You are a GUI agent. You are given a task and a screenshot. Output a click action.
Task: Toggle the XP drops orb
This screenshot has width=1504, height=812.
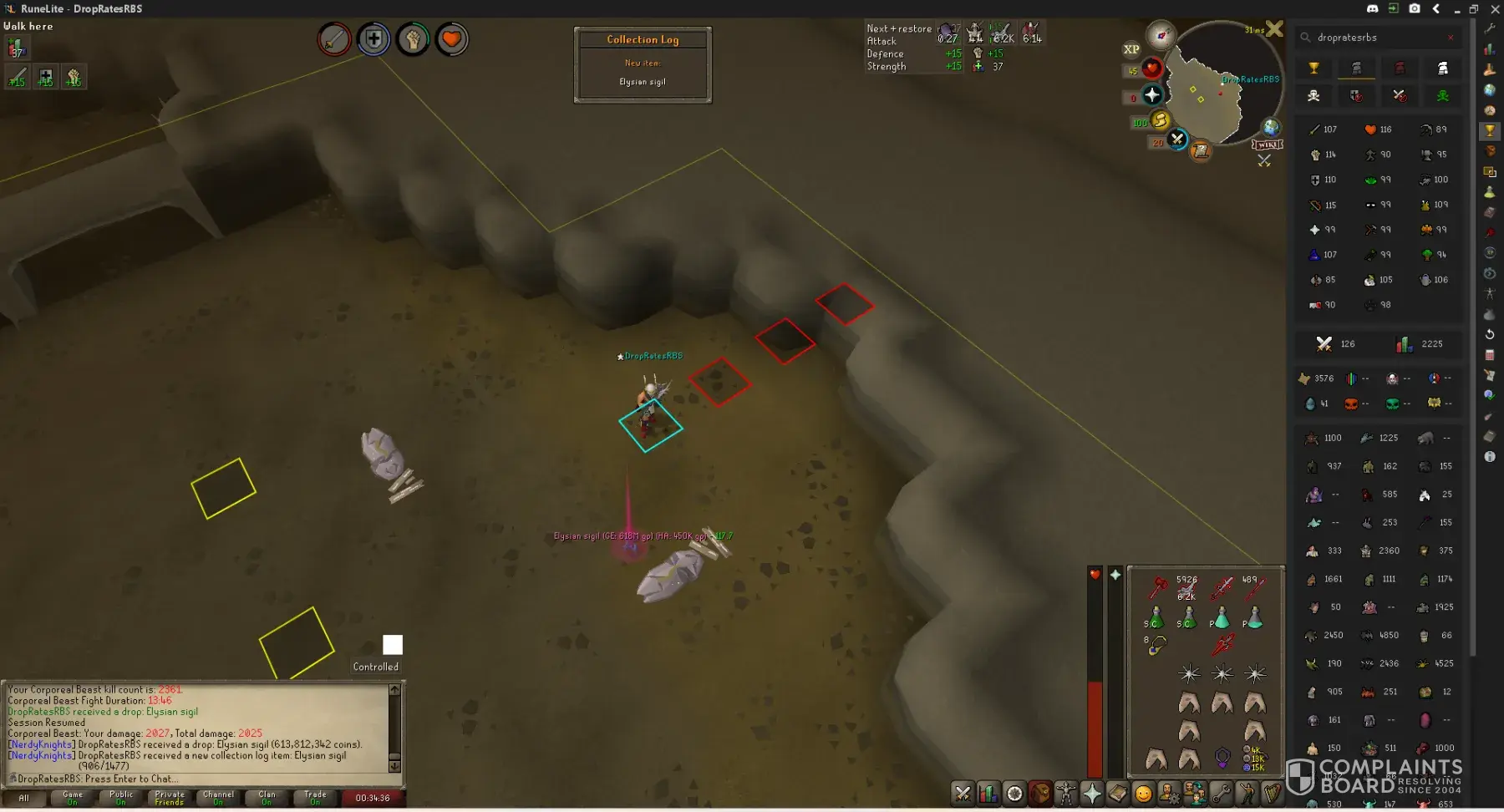click(x=1131, y=49)
